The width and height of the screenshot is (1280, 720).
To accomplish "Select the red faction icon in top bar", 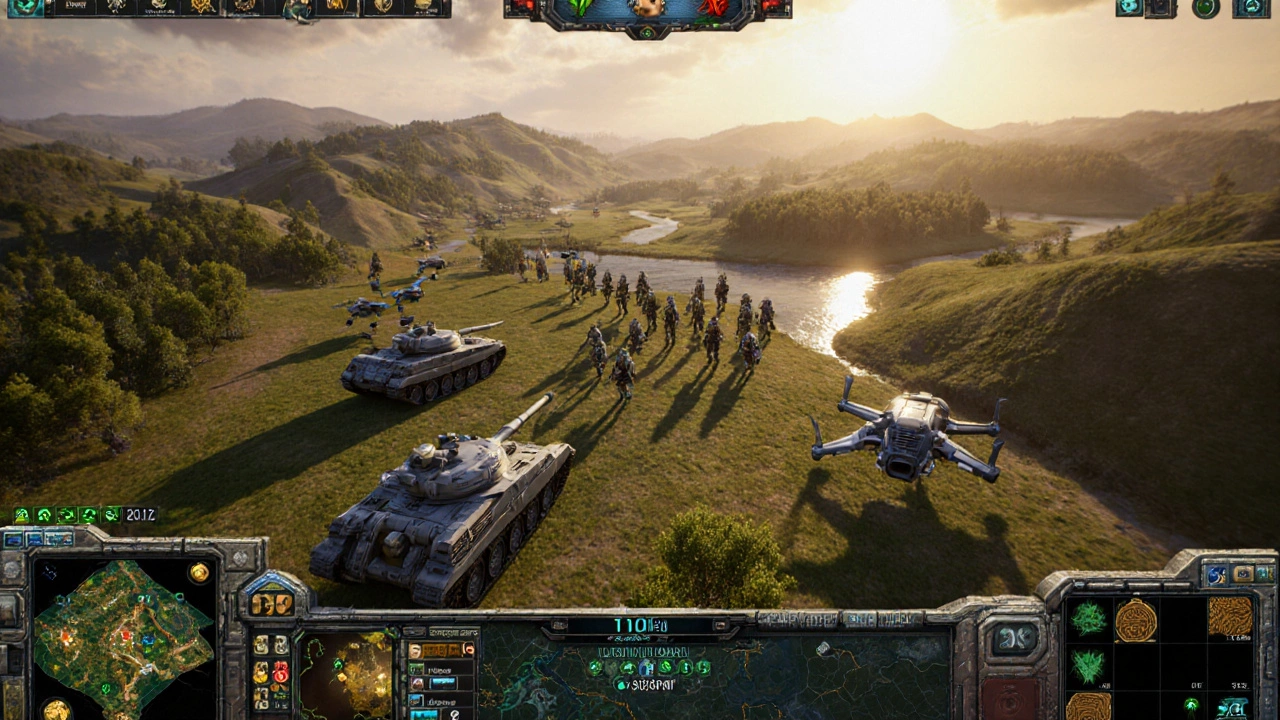I will [x=712, y=8].
